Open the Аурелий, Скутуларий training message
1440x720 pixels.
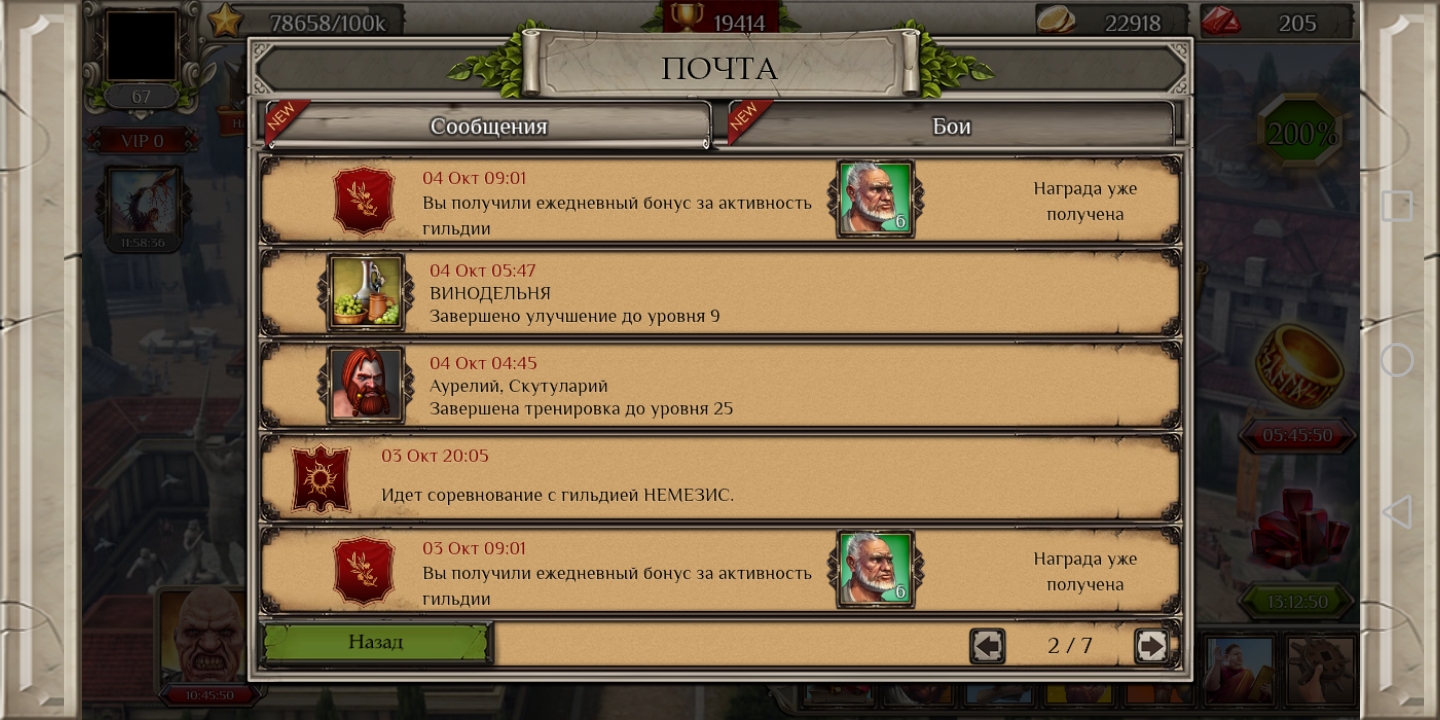(720, 386)
